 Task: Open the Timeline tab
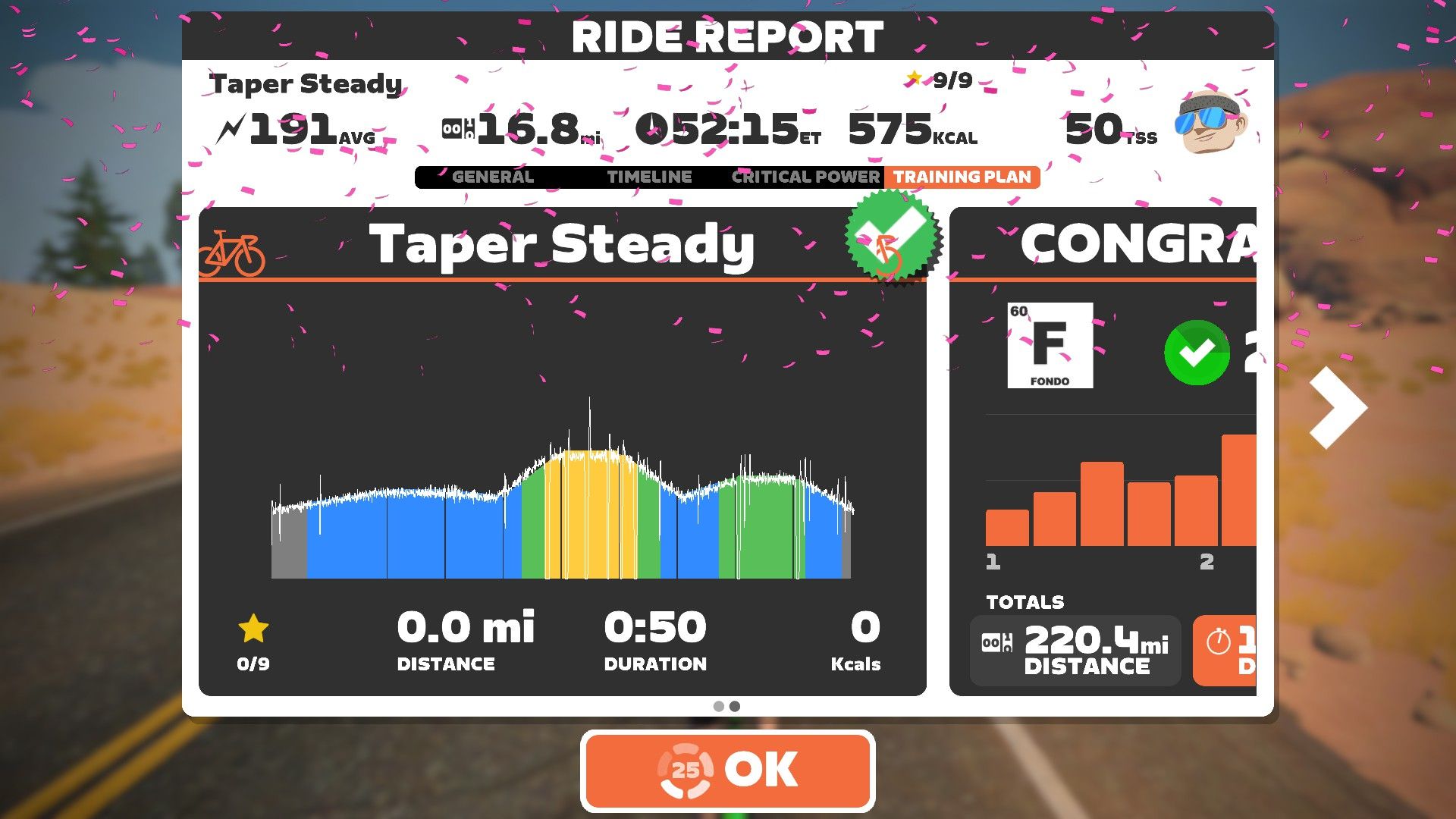click(x=649, y=177)
